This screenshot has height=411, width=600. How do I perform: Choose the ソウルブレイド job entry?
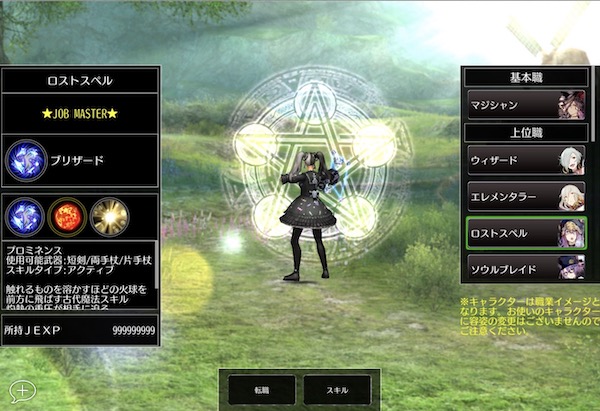click(x=526, y=268)
